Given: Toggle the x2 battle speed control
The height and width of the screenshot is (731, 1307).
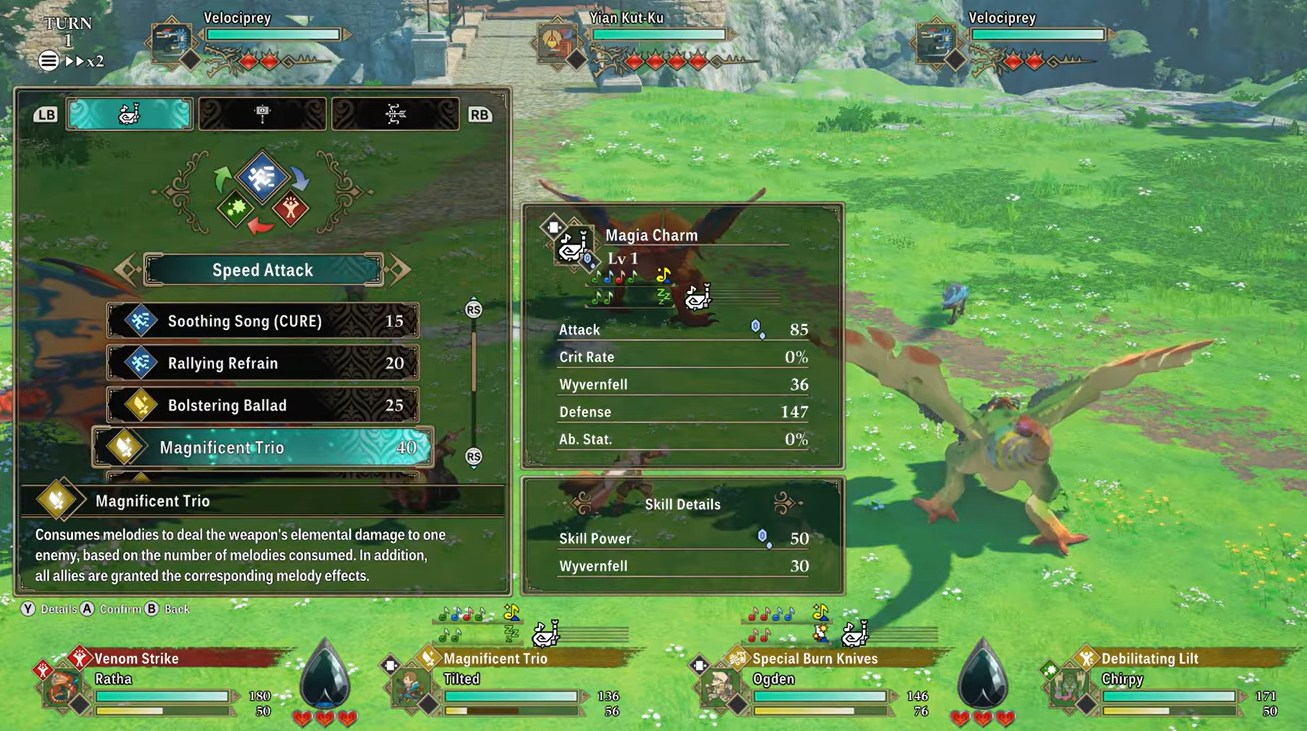Looking at the screenshot, I should pyautogui.click(x=85, y=61).
